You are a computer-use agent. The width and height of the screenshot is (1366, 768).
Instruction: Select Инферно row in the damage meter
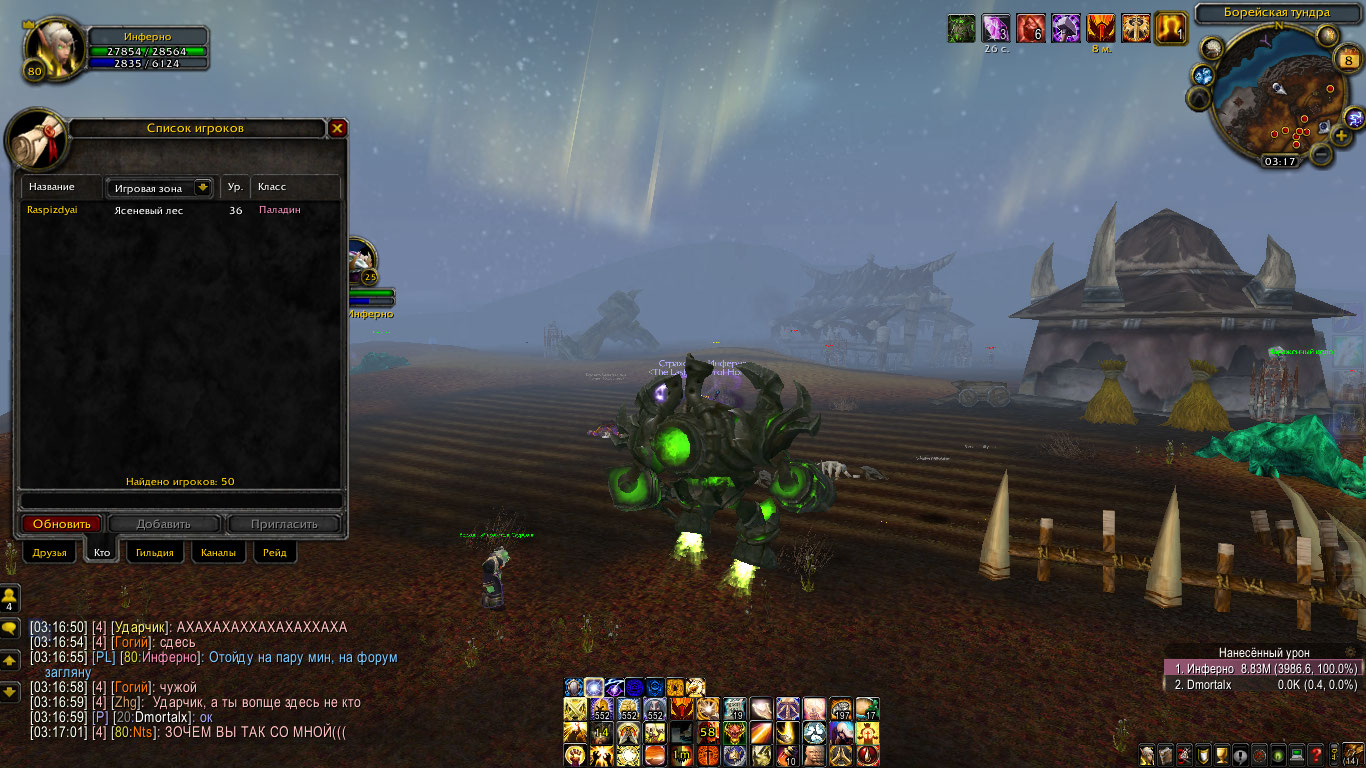click(1262, 668)
